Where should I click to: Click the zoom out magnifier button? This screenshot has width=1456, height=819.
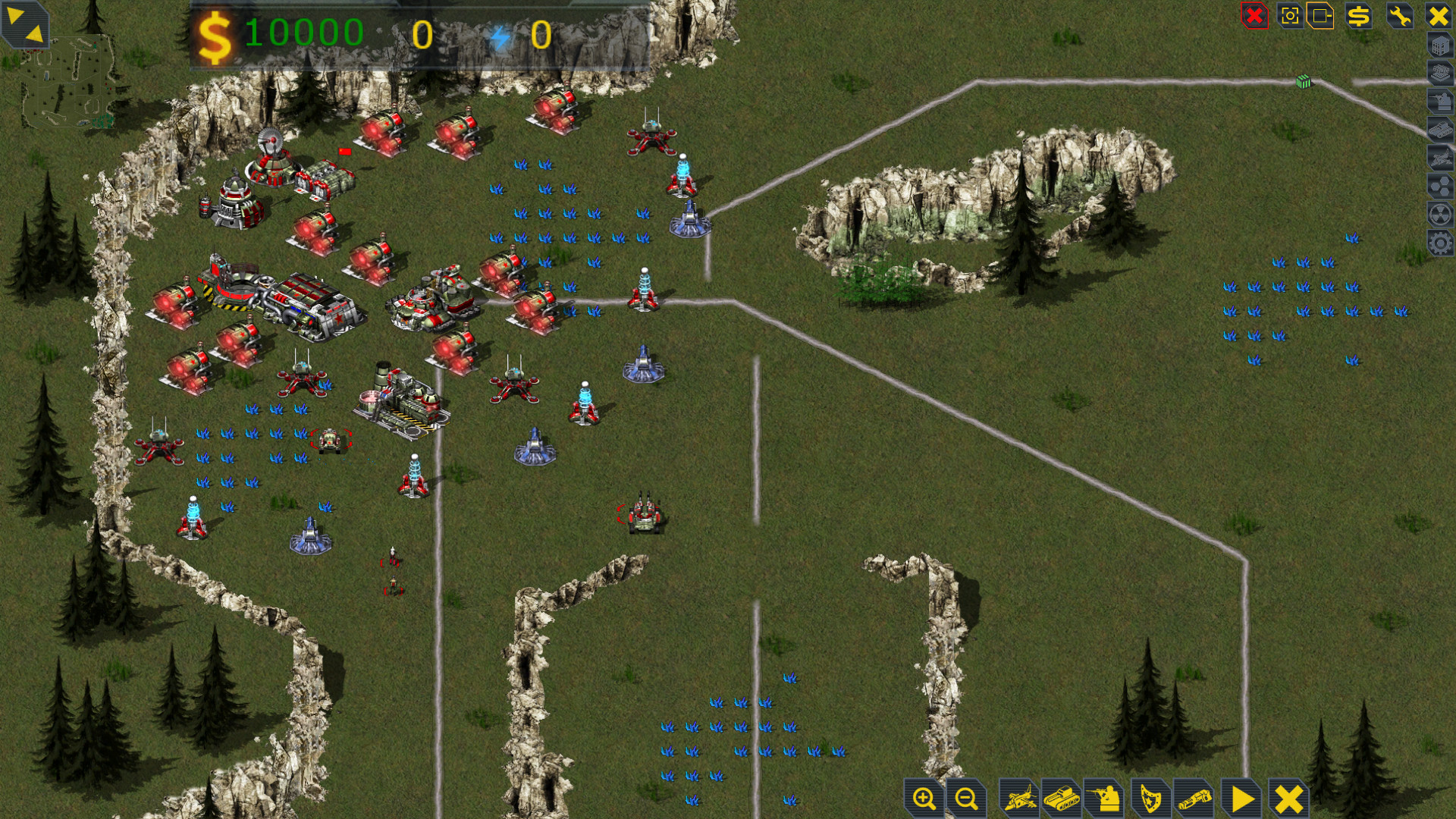tap(965, 799)
